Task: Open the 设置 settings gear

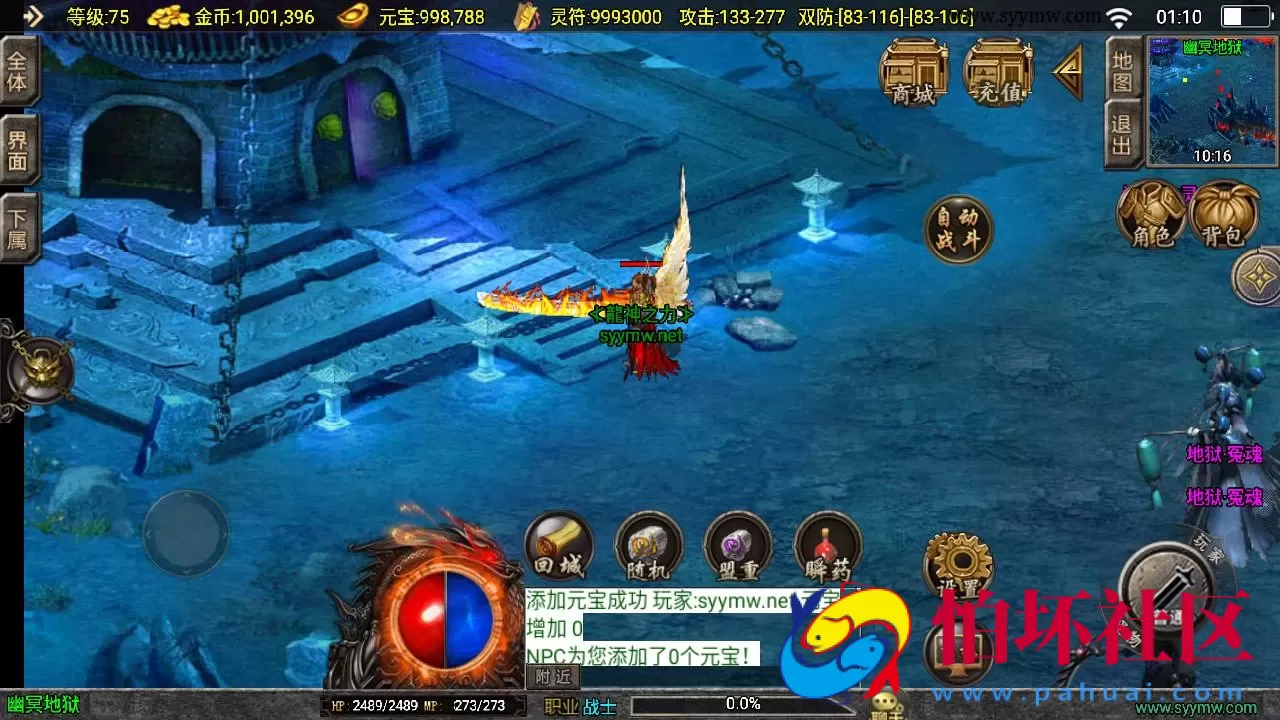Action: pyautogui.click(x=958, y=567)
